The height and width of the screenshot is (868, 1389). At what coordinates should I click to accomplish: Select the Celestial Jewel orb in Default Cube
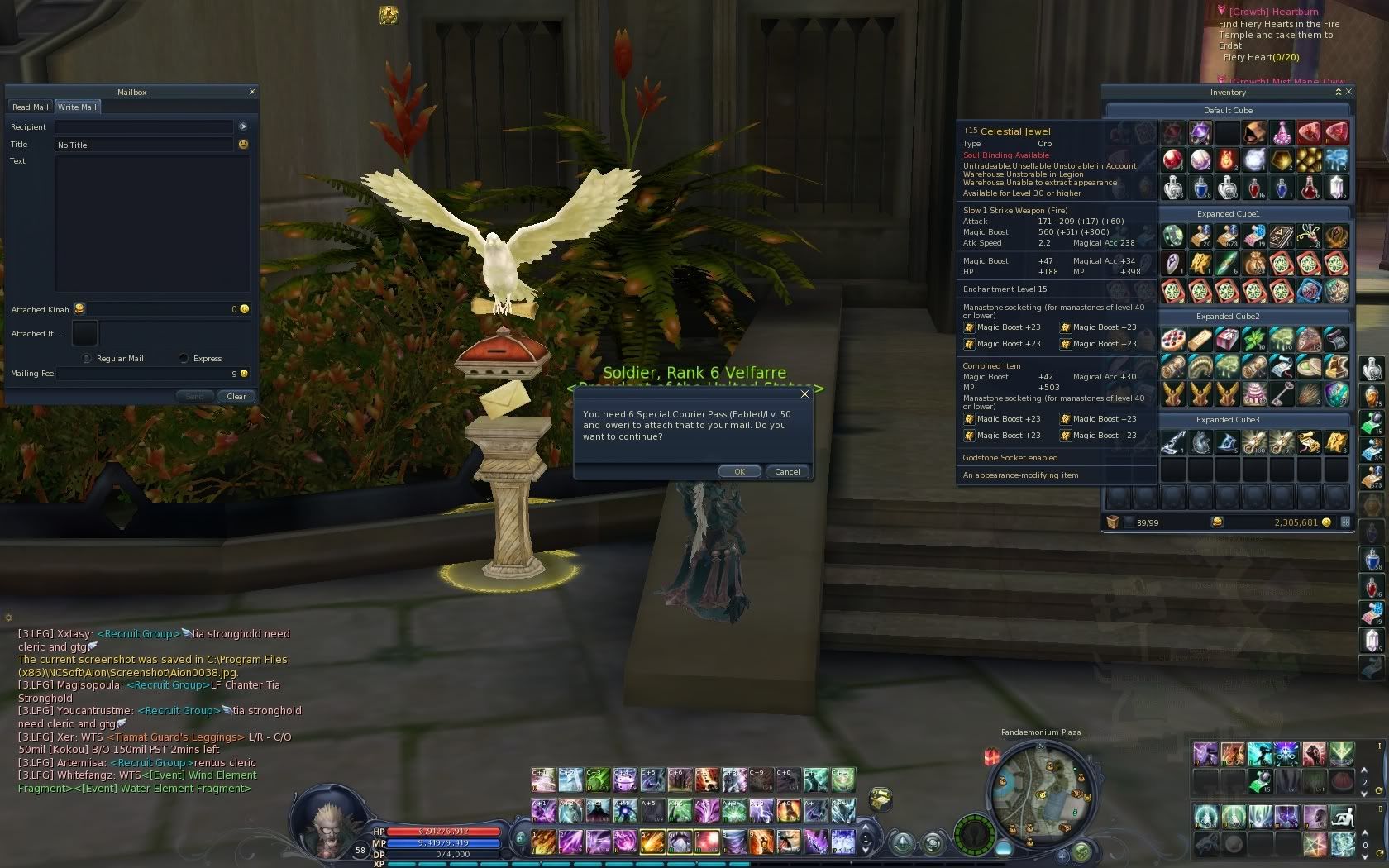coord(1200,132)
